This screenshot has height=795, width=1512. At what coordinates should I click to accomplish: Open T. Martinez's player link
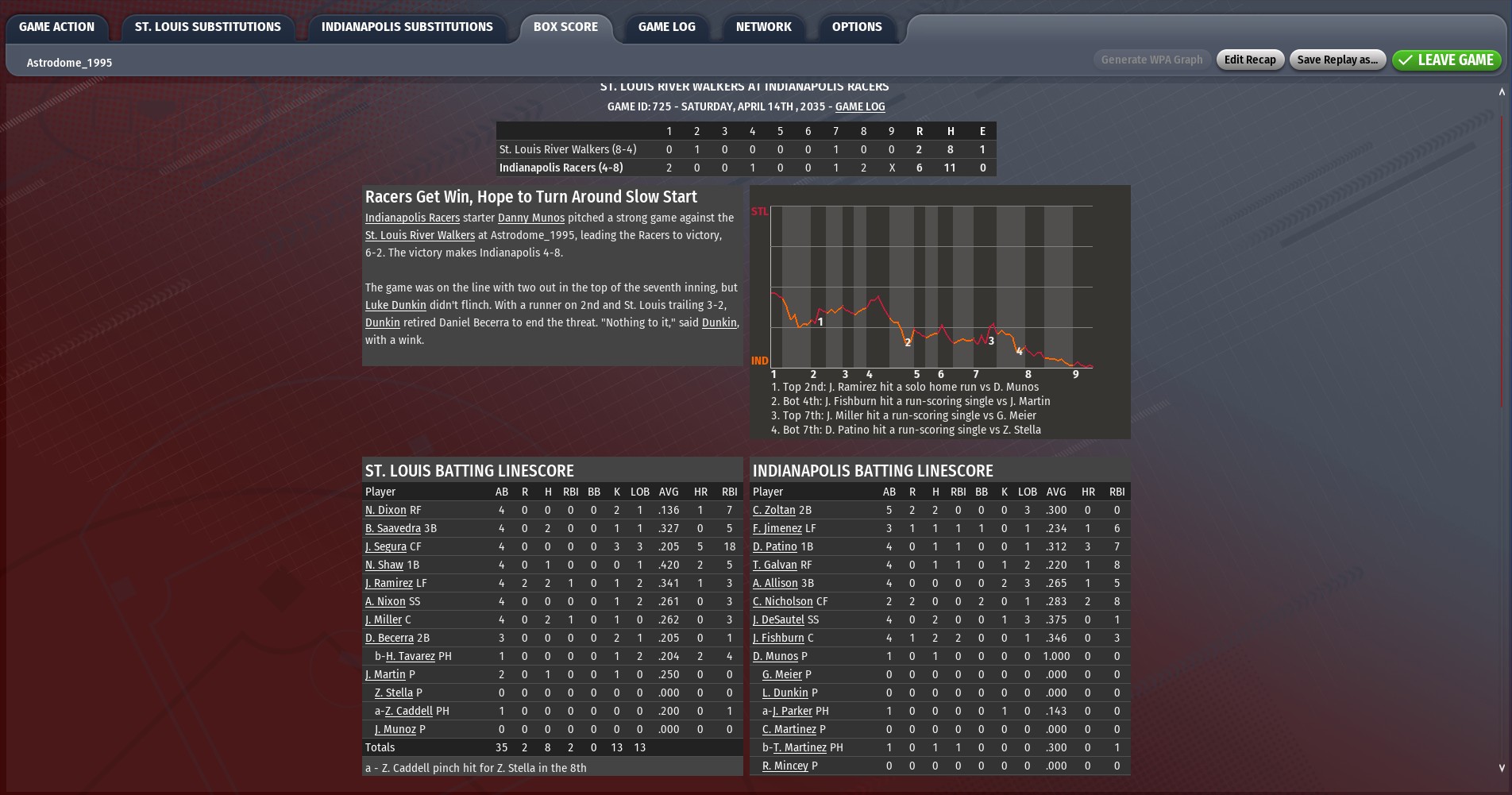(799, 747)
